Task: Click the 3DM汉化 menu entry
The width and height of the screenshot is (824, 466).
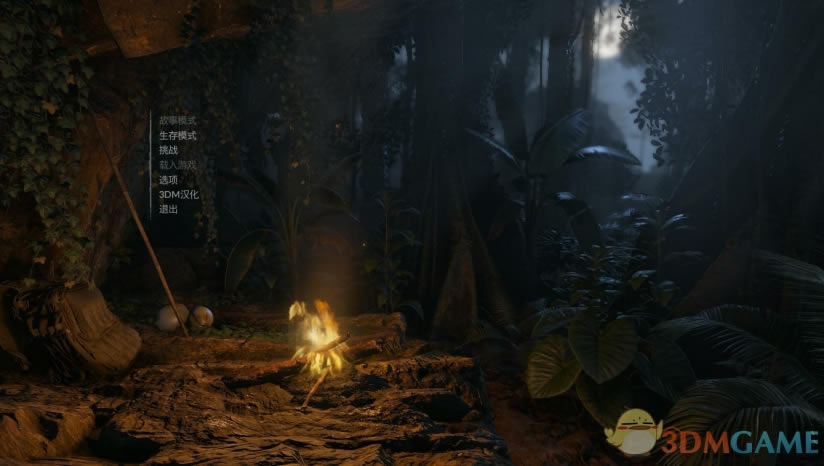Action: pyautogui.click(x=178, y=195)
